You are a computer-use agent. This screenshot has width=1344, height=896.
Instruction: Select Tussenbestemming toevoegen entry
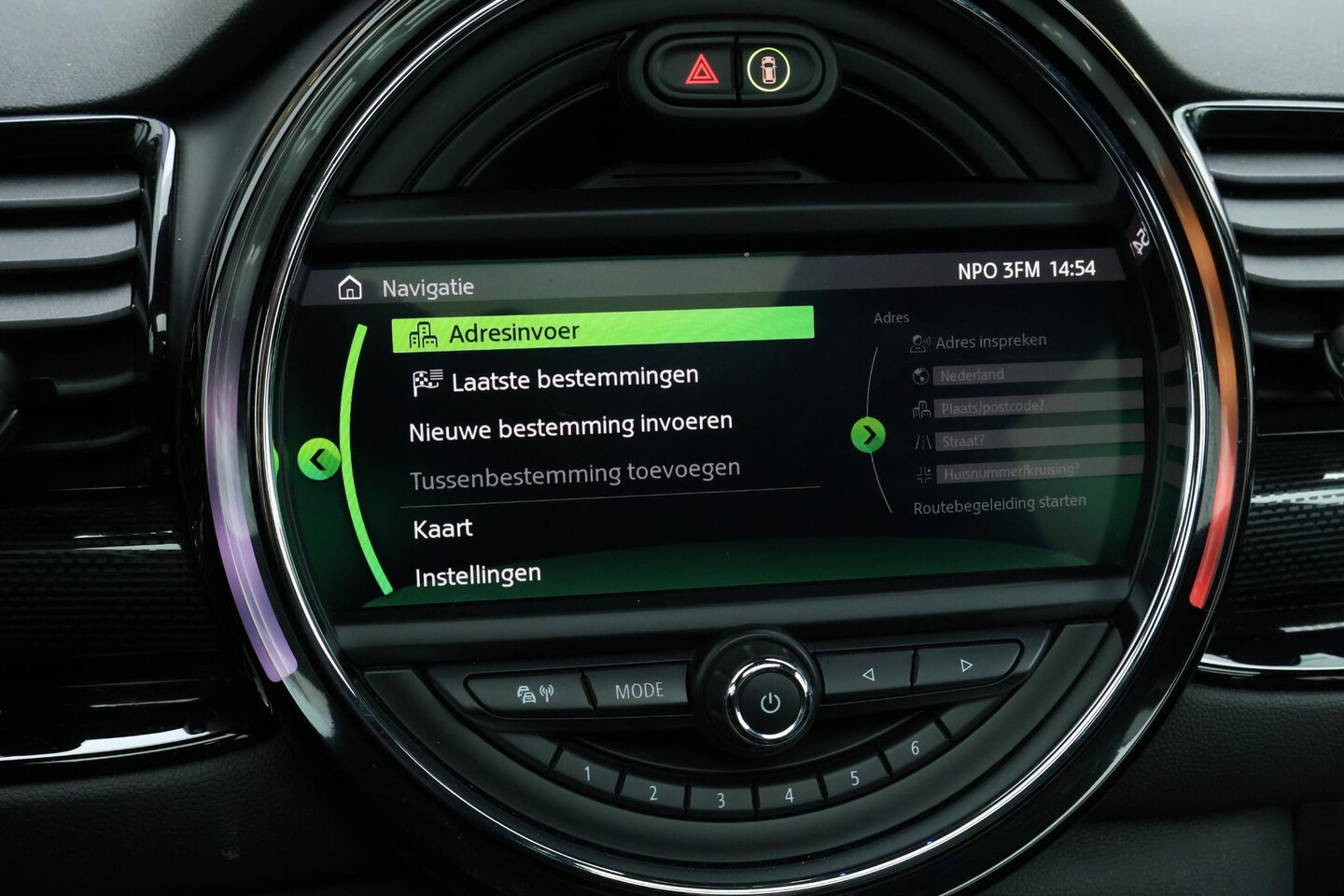pyautogui.click(x=574, y=474)
